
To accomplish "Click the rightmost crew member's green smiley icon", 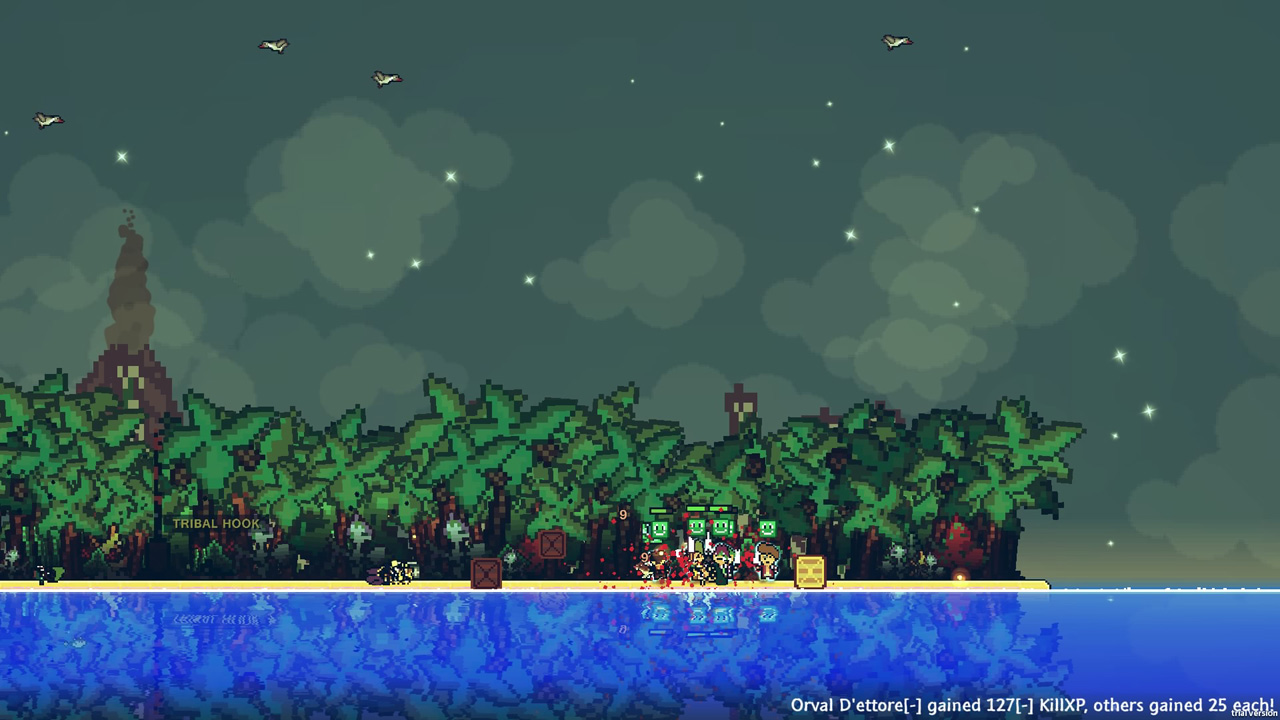I will [x=768, y=528].
